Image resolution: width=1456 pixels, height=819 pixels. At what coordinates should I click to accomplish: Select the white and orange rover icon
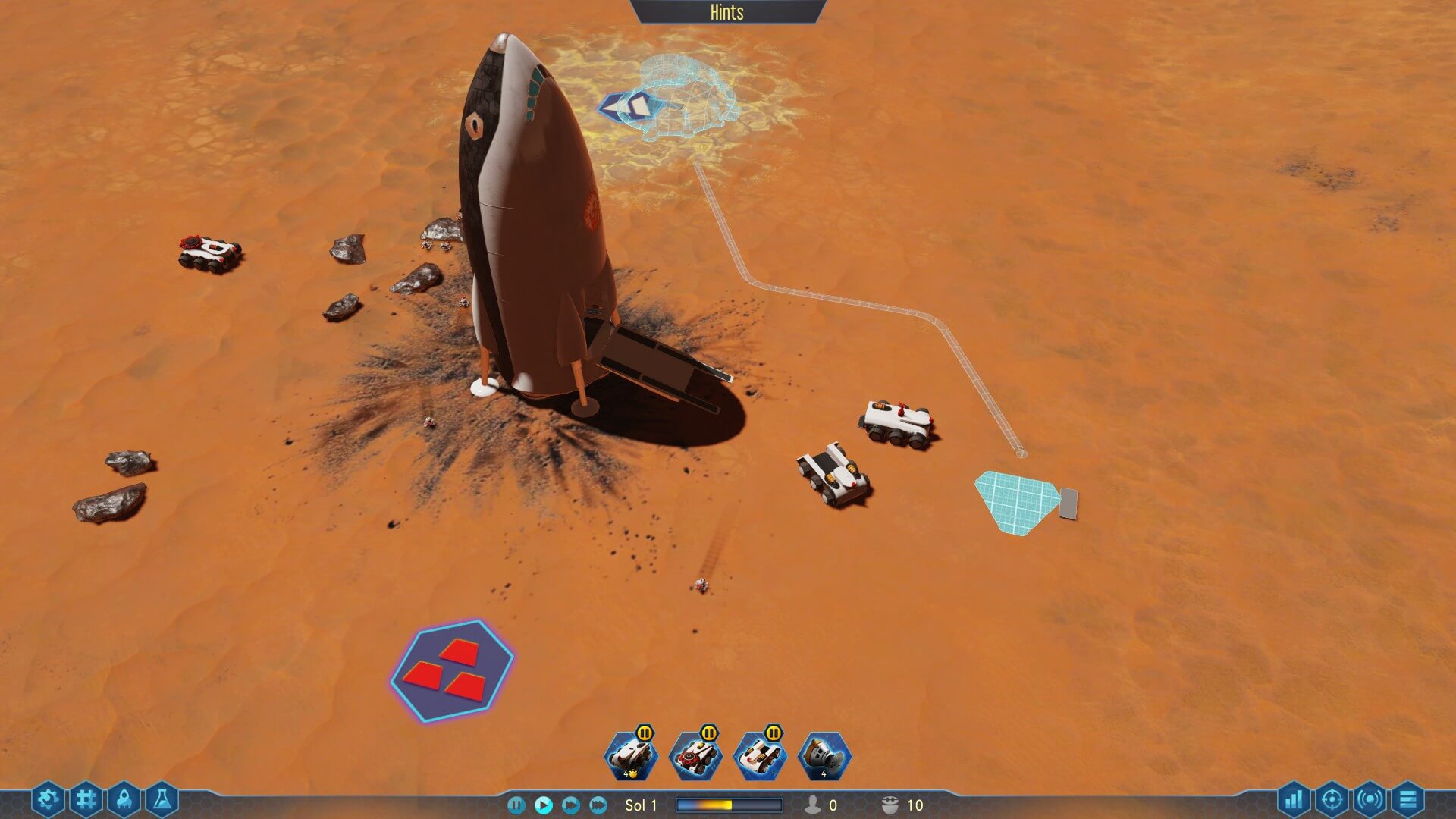click(760, 756)
